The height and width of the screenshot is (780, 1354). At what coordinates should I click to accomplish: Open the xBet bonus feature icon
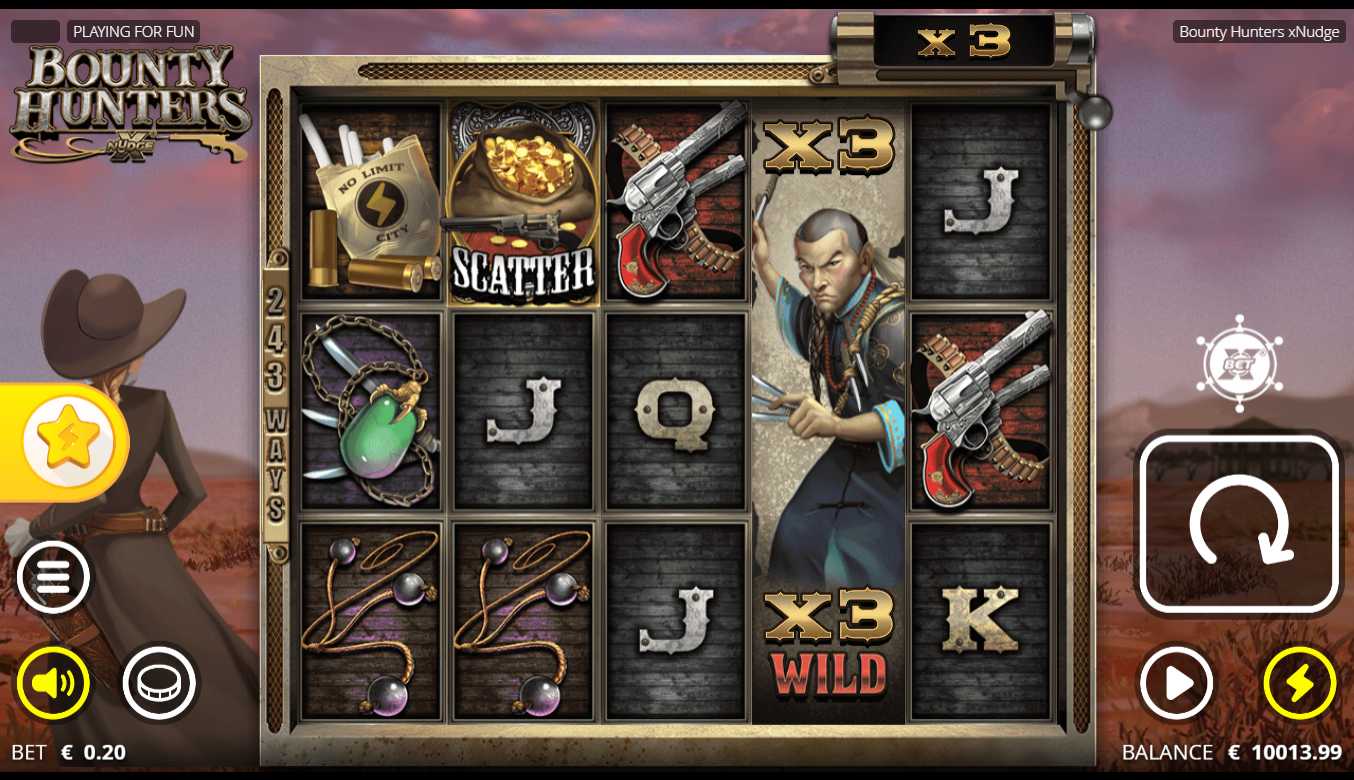1238,364
